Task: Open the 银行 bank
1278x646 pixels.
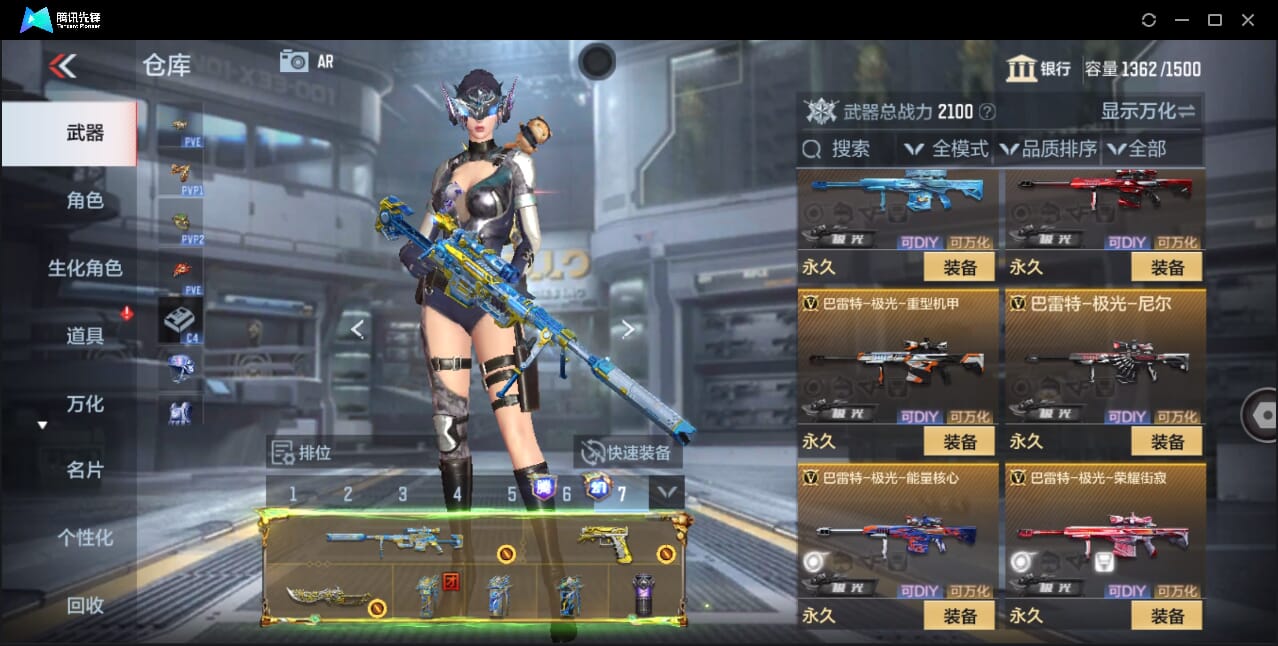Action: [x=1040, y=69]
